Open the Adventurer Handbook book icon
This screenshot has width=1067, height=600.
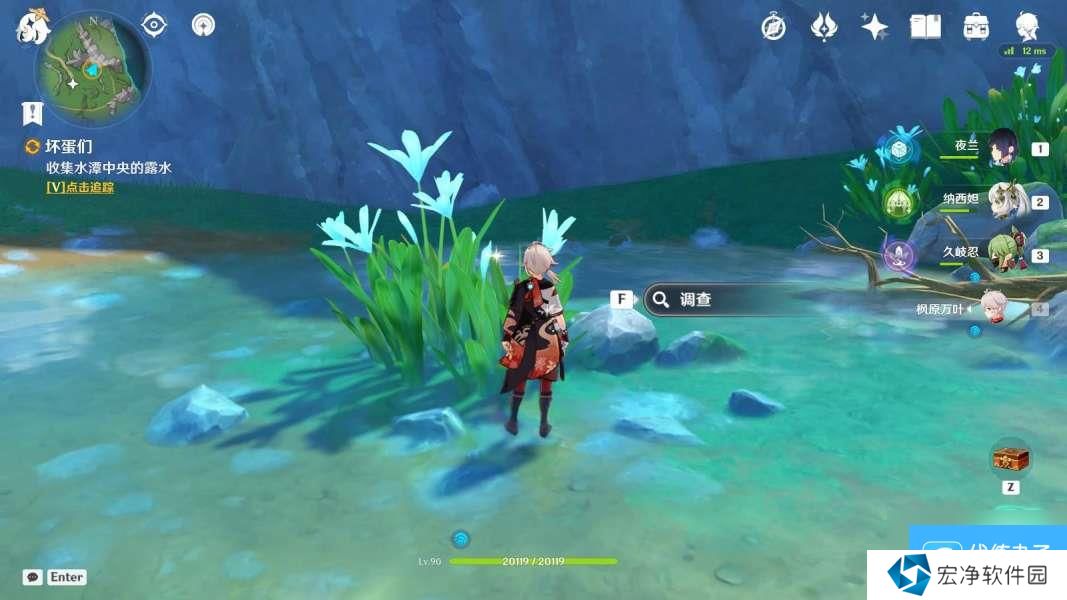pyautogui.click(x=925, y=27)
